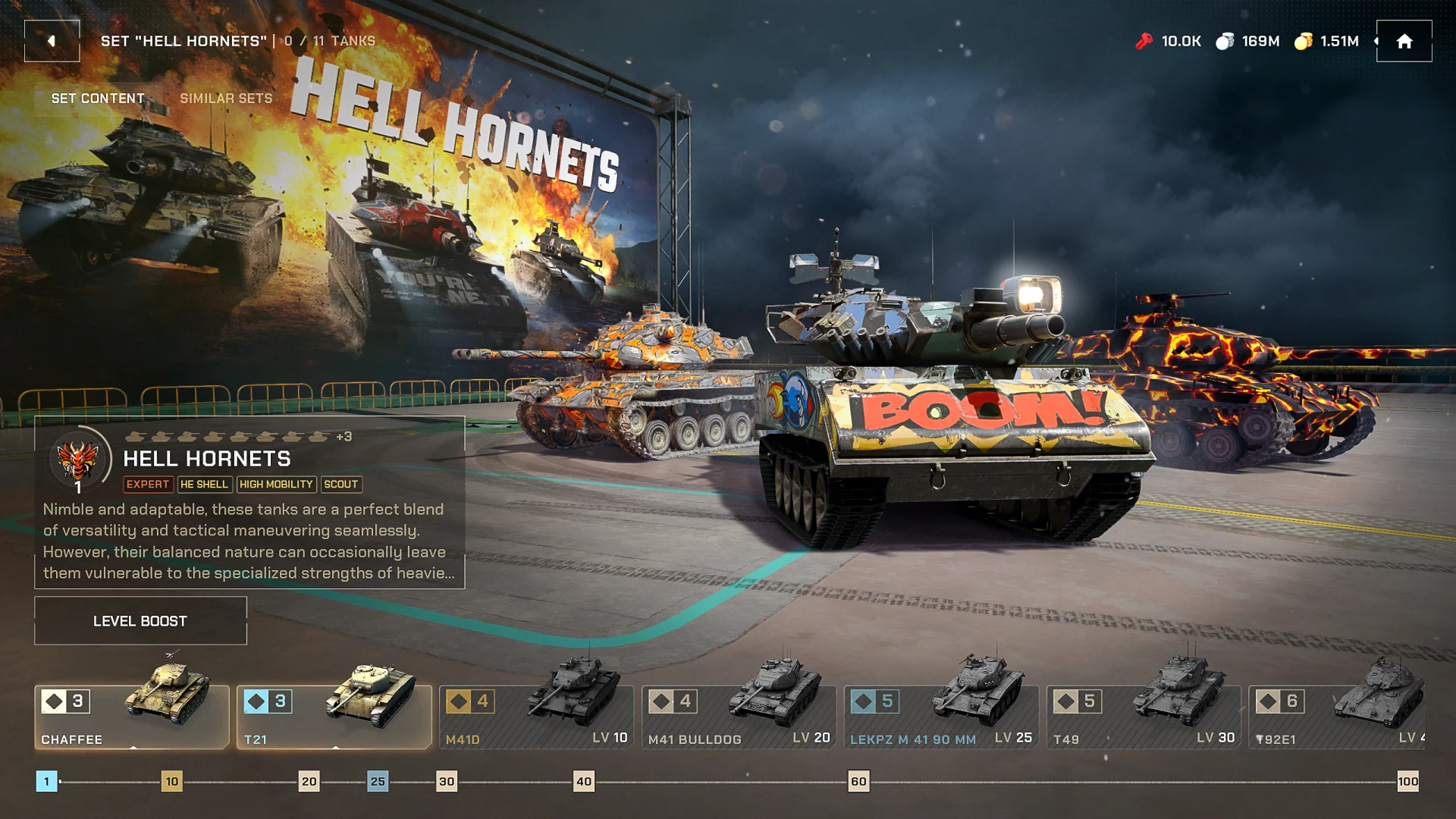Select the T21 tank card
The image size is (1456, 819).
click(x=334, y=716)
